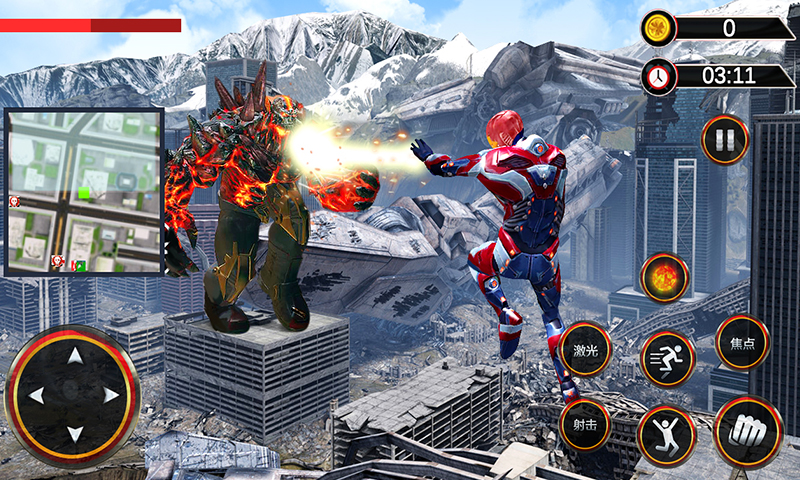This screenshot has width=800, height=480.
Task: Open the city minimap
Action: [84, 190]
